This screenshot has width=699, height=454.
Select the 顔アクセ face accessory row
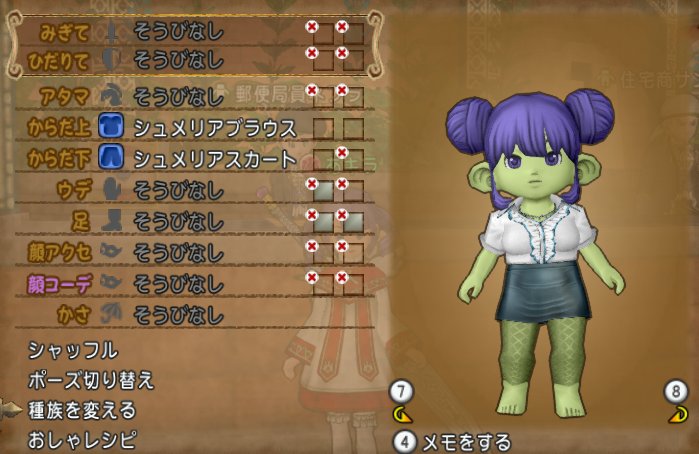[180, 251]
